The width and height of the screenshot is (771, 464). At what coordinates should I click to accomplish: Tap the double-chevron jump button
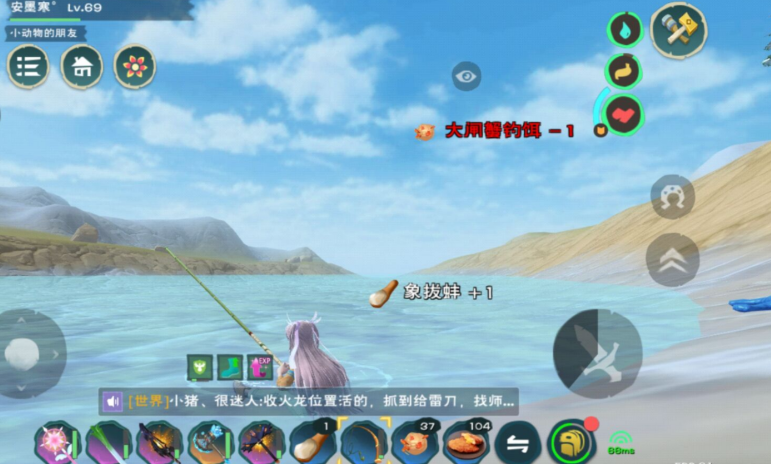pyautogui.click(x=672, y=260)
